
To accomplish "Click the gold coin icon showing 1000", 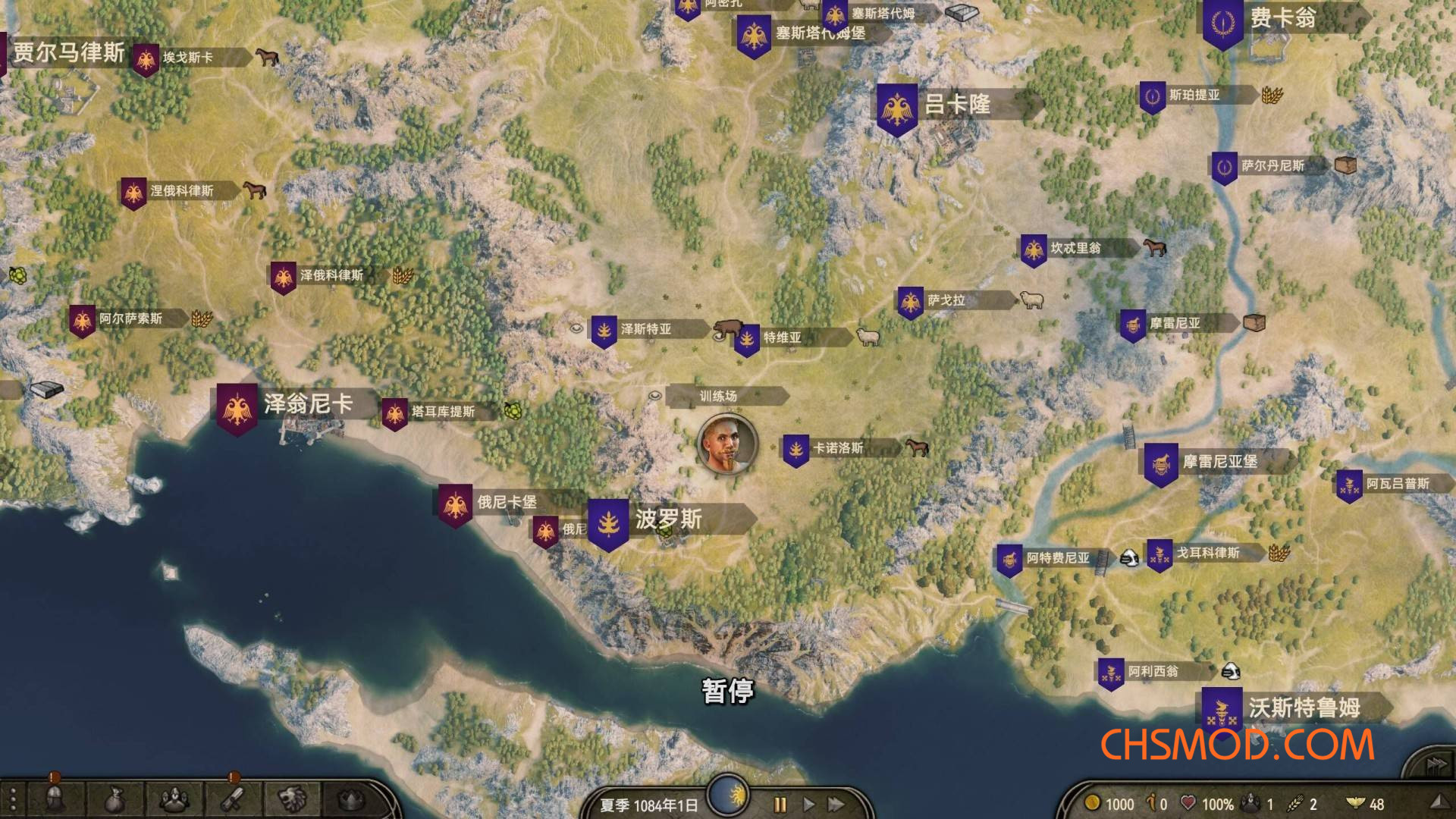I will [1093, 802].
